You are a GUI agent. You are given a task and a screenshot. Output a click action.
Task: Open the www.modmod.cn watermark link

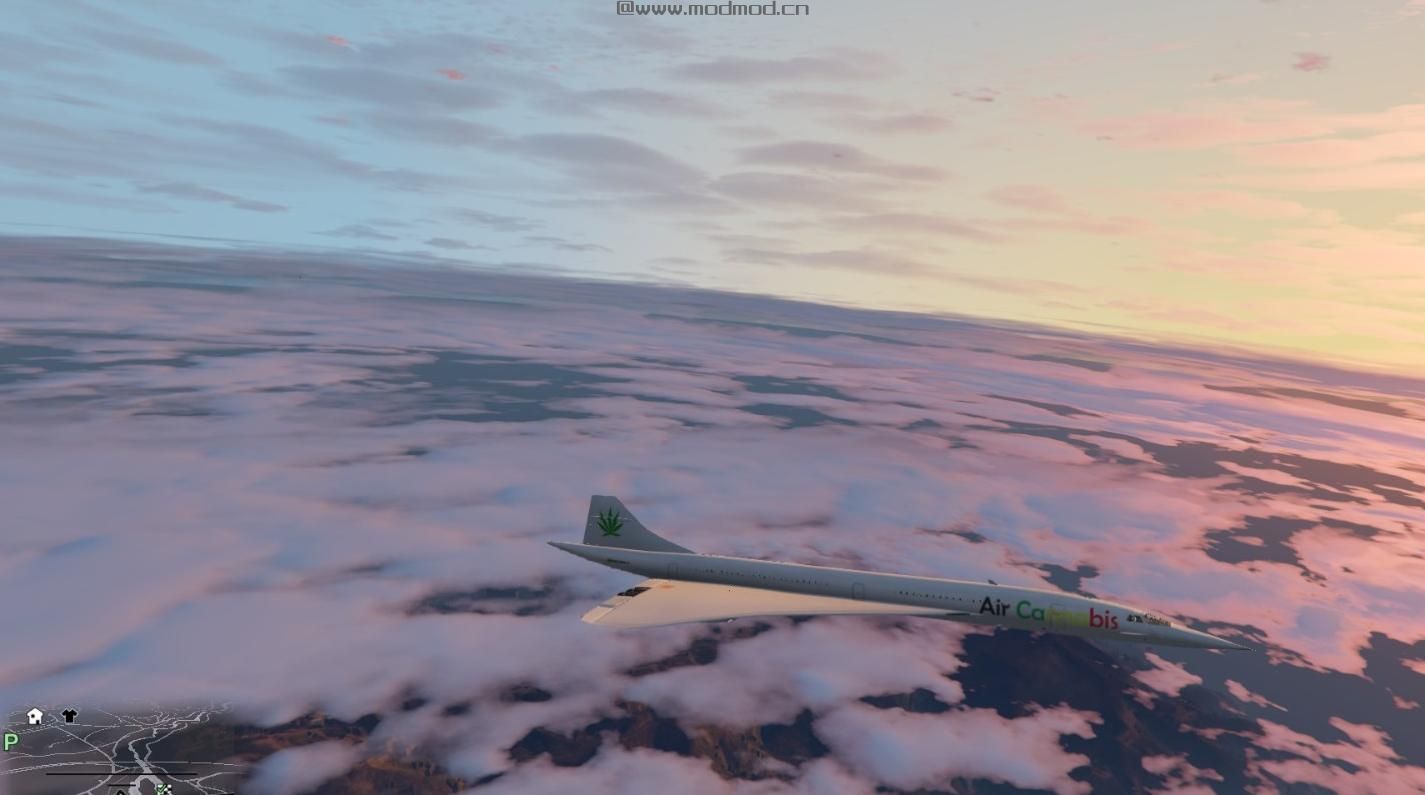point(712,8)
